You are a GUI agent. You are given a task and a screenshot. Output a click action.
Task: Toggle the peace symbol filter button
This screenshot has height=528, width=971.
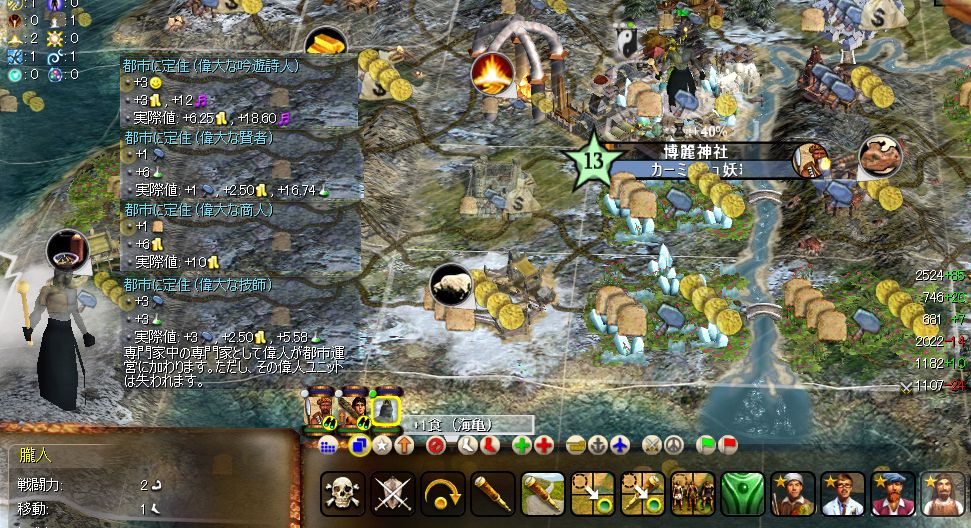pos(675,445)
